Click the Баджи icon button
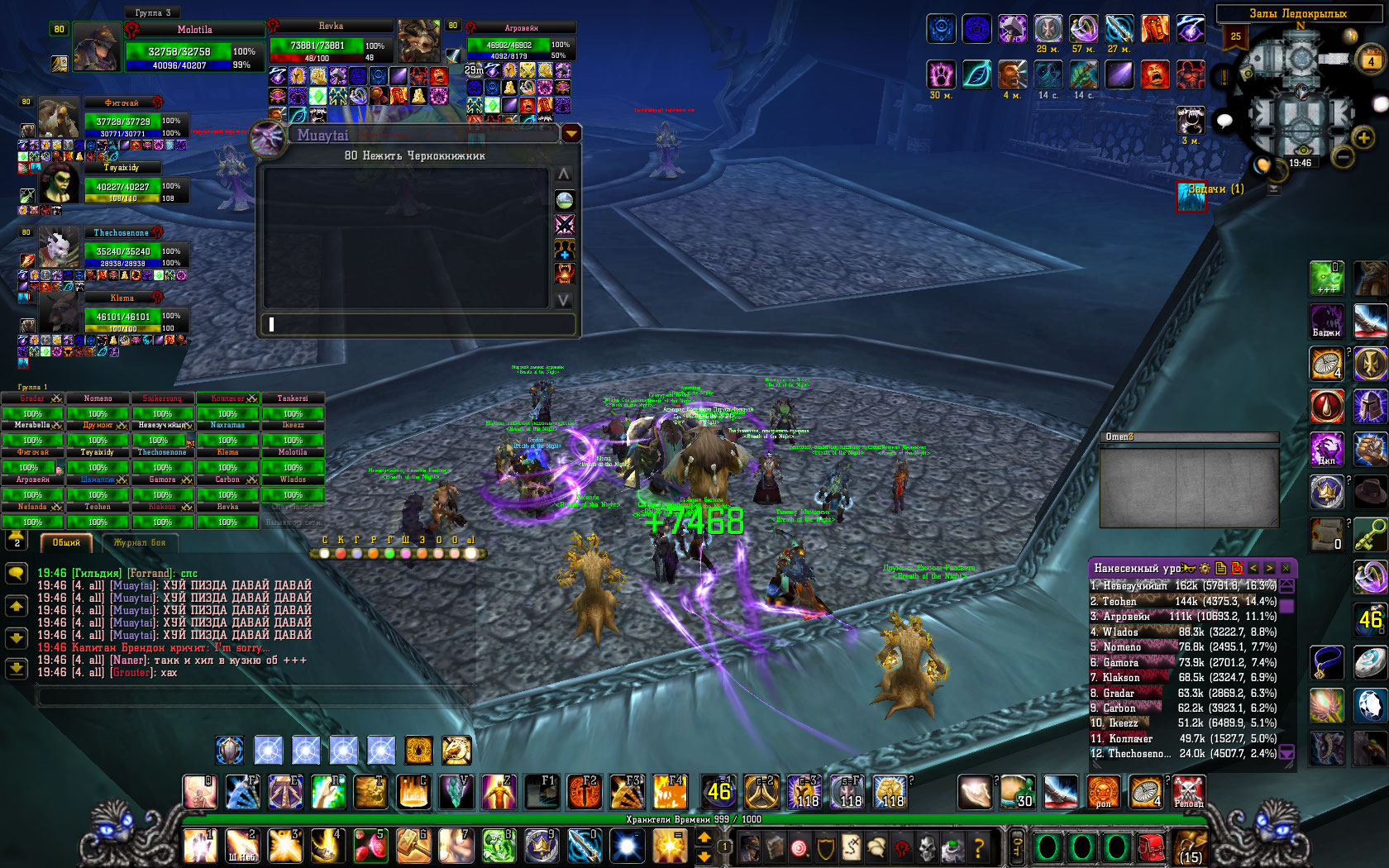 coord(1326,321)
